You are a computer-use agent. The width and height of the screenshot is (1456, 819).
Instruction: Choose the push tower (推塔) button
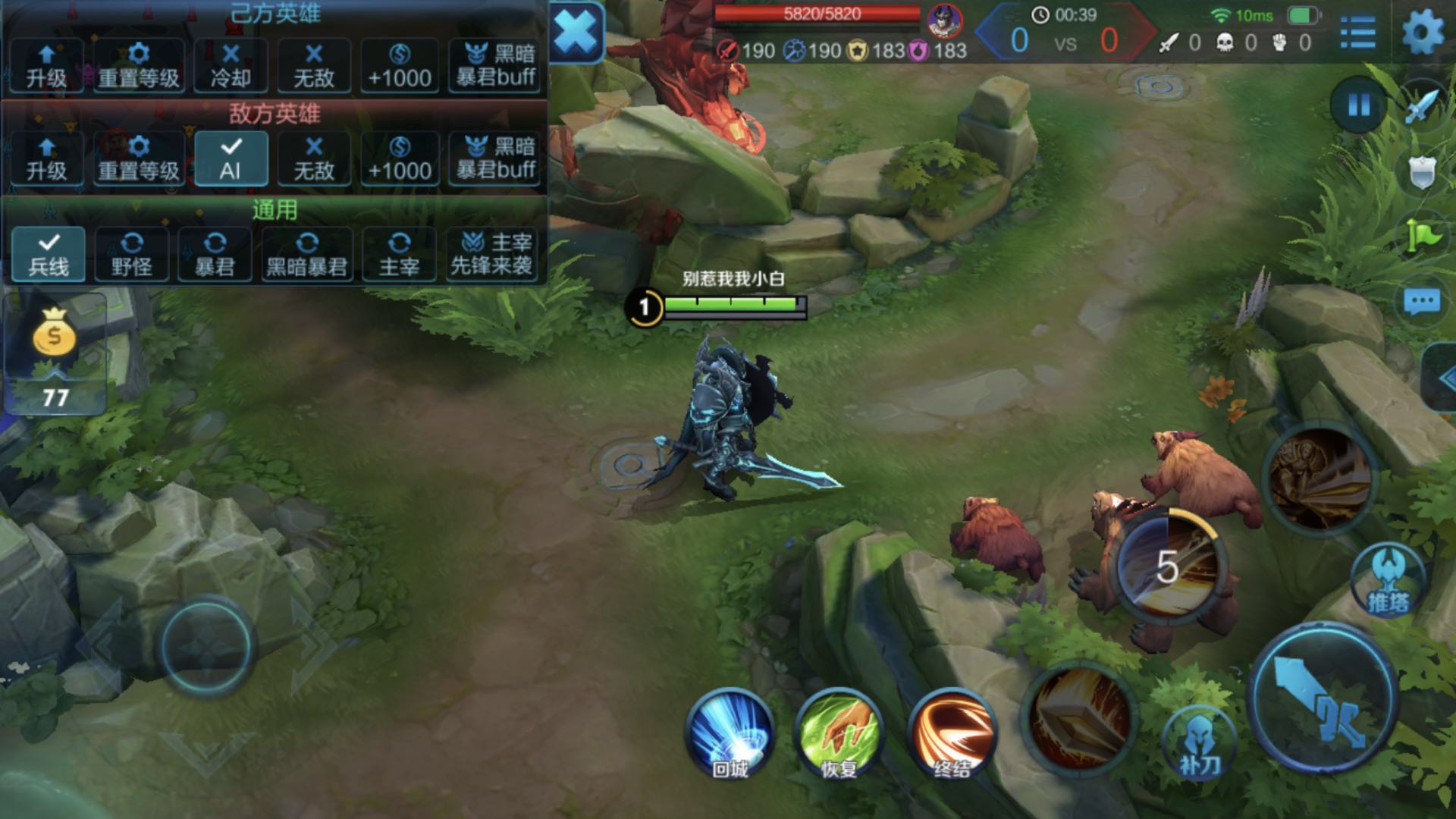(x=1388, y=582)
